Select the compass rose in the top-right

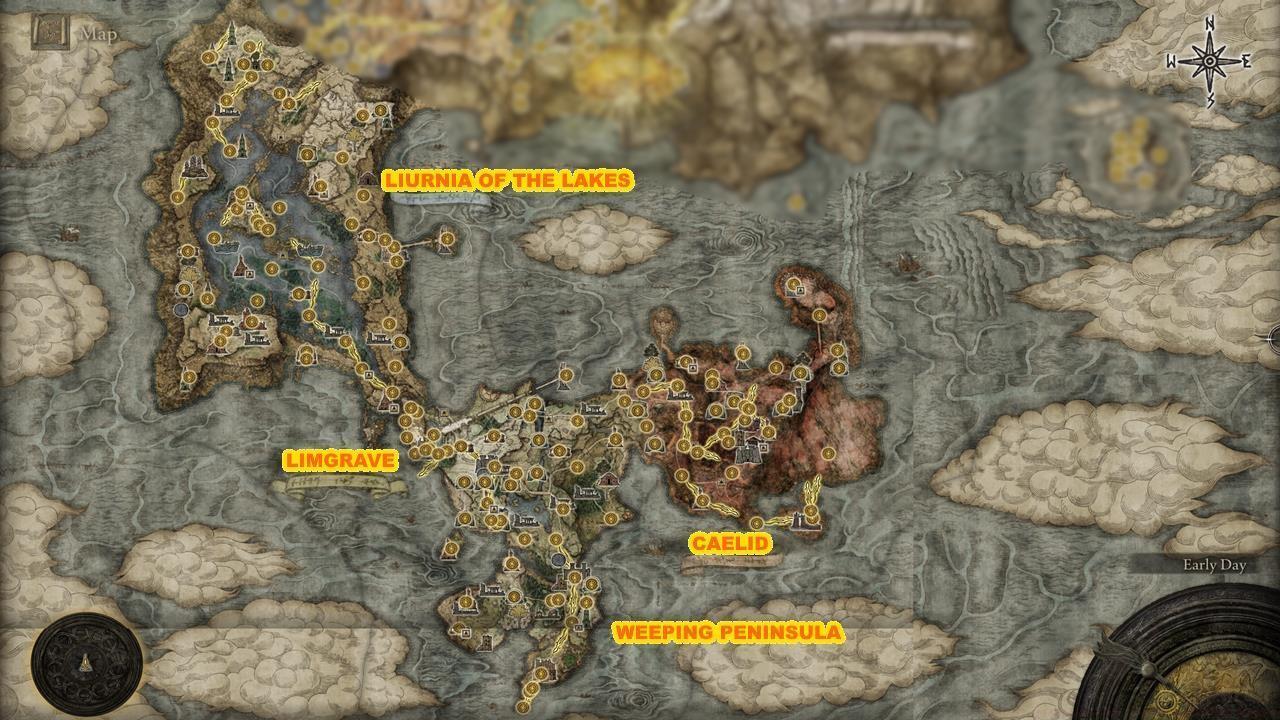pyautogui.click(x=1207, y=63)
